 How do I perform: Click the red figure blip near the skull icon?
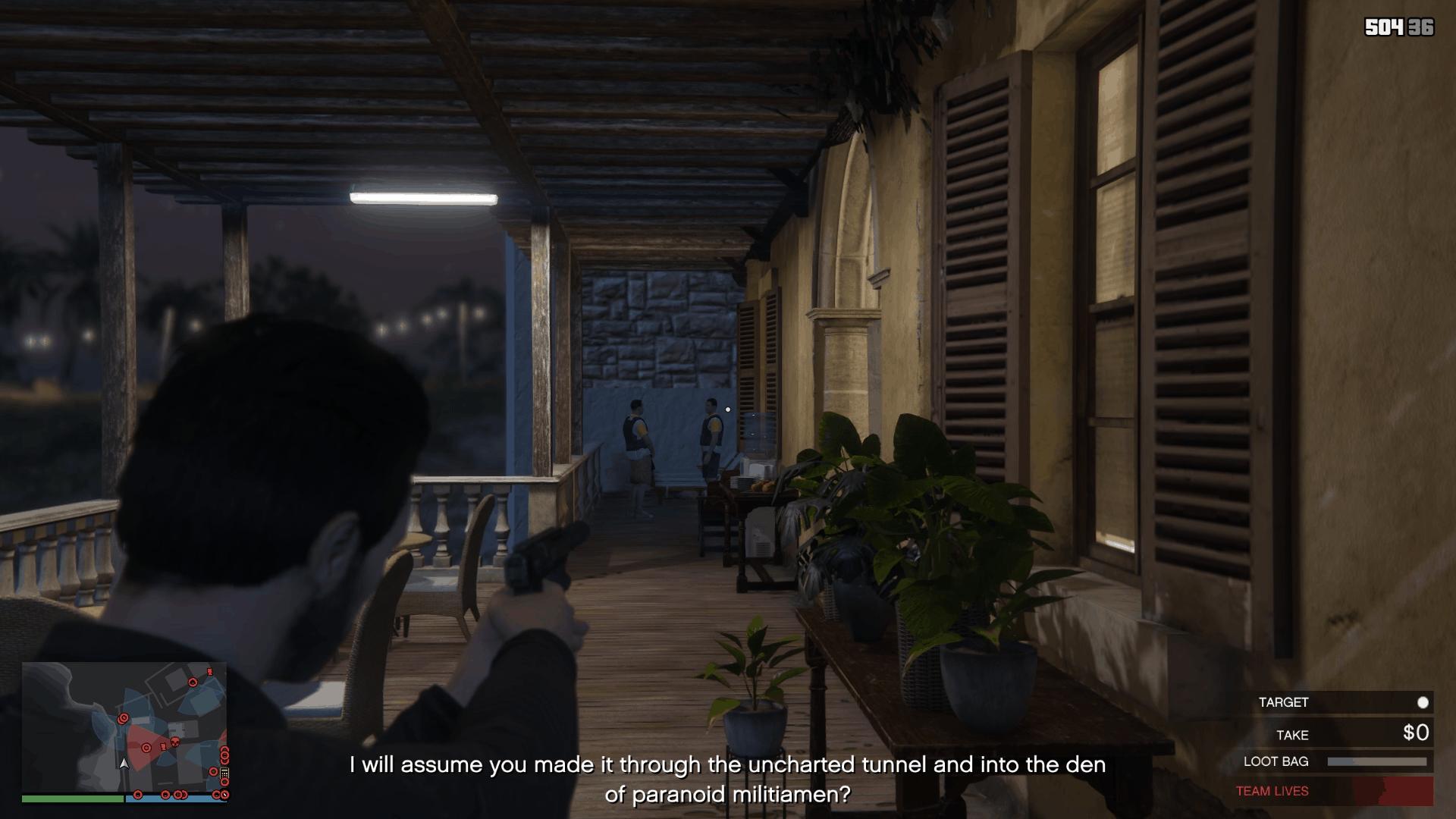point(163,746)
